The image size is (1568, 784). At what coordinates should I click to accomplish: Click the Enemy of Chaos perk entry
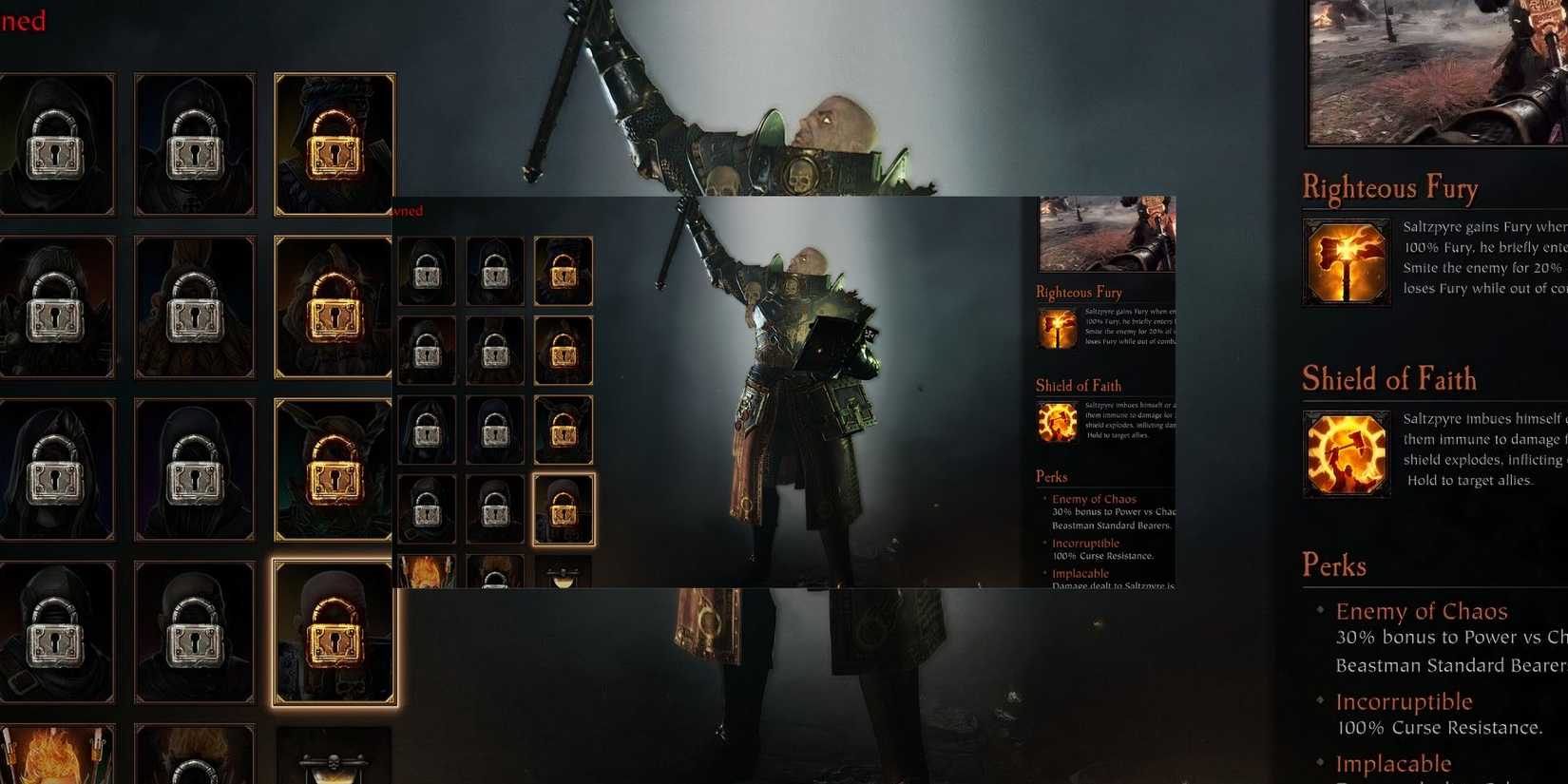1422,611
